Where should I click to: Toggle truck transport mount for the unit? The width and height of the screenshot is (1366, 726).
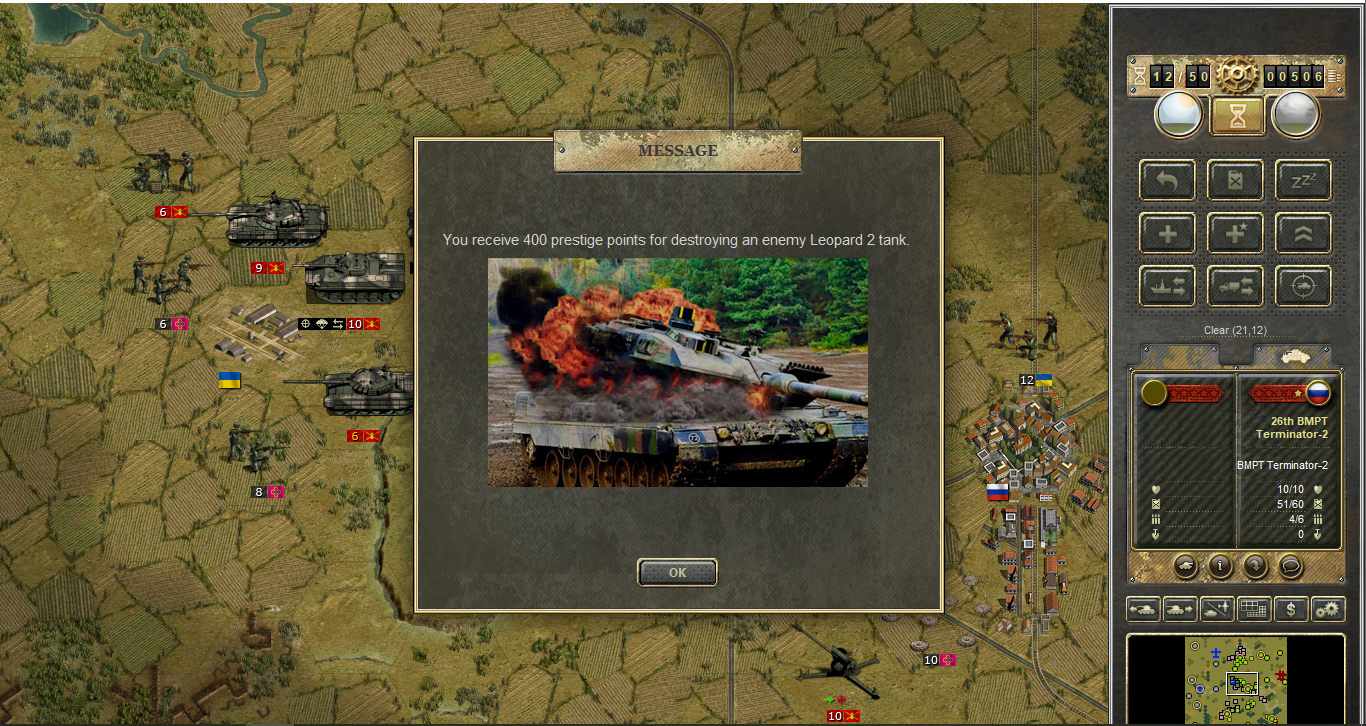1236,286
